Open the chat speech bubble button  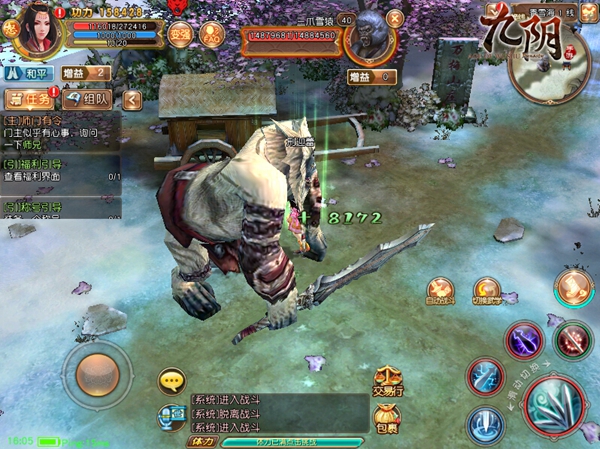coord(172,381)
